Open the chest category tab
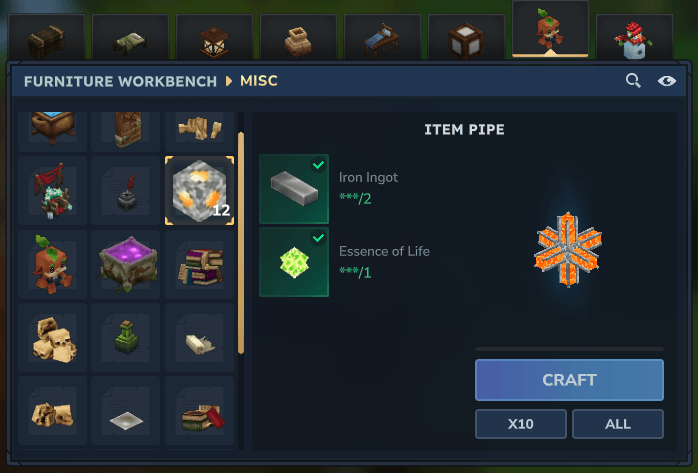698x473 pixels. 46,38
